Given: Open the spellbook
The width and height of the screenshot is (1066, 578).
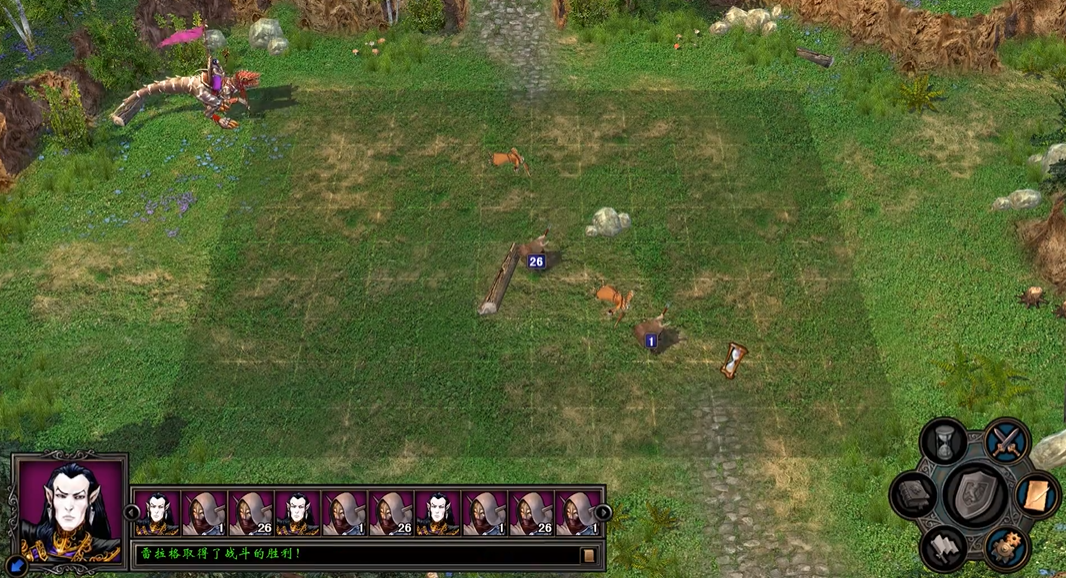Looking at the screenshot, I should pos(913,495).
